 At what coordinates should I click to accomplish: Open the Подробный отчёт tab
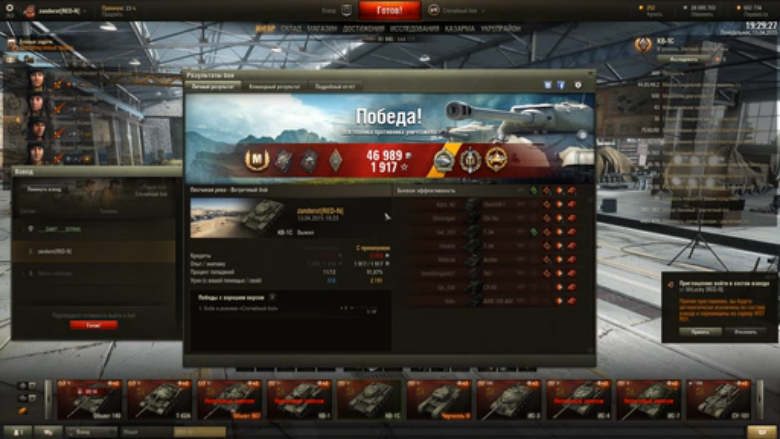[x=334, y=87]
